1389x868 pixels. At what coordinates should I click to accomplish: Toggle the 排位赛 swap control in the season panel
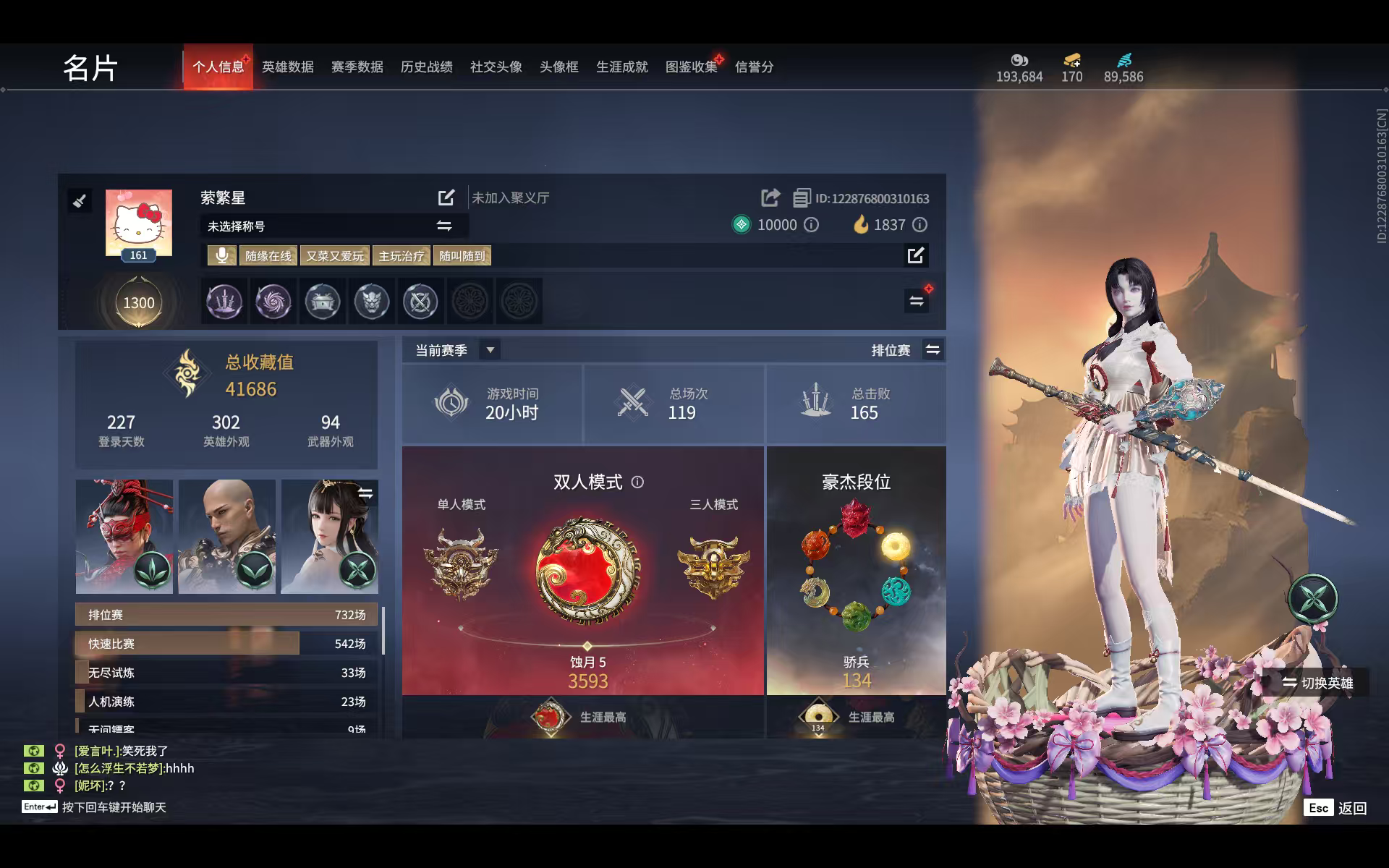(933, 349)
